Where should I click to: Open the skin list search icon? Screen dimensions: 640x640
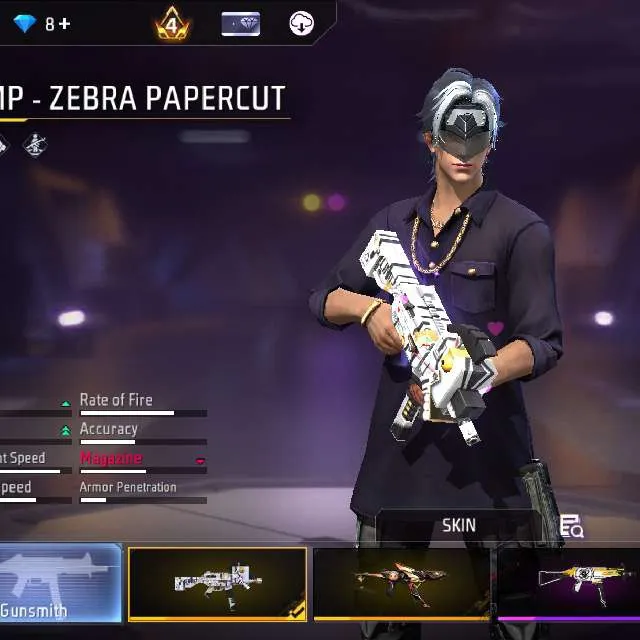(571, 526)
